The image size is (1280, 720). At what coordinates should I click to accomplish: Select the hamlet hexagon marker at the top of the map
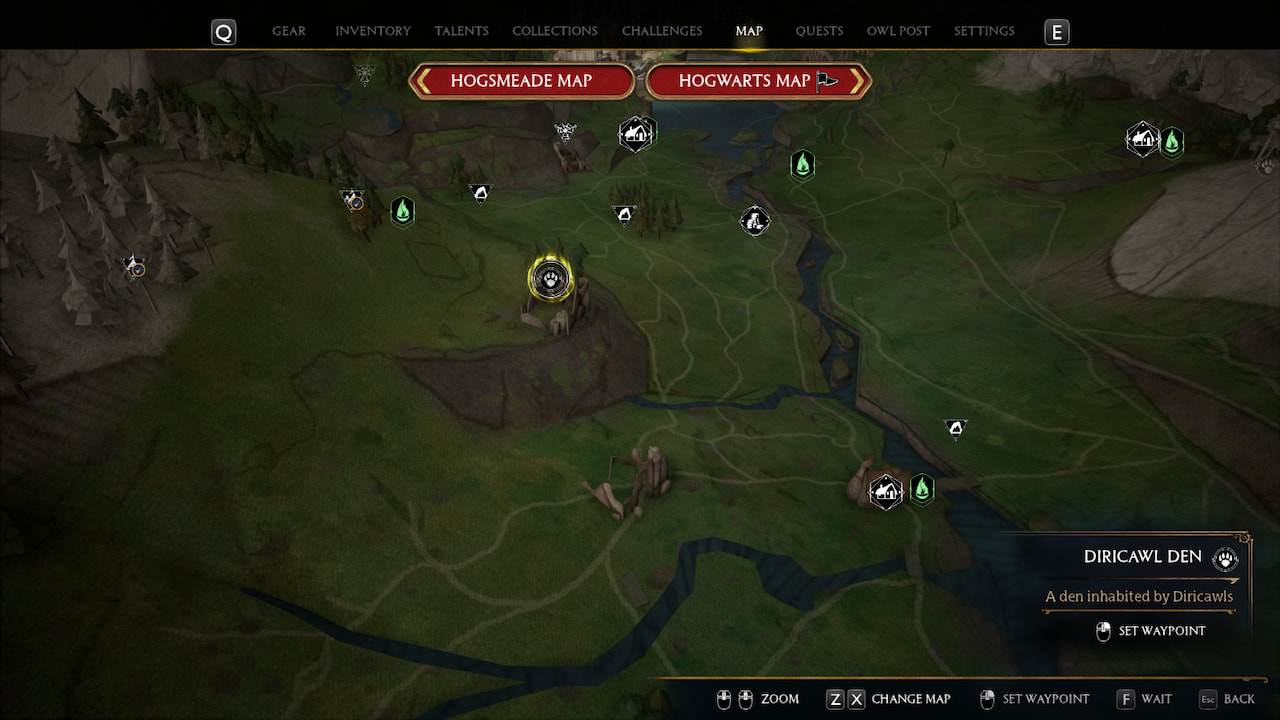pos(637,132)
